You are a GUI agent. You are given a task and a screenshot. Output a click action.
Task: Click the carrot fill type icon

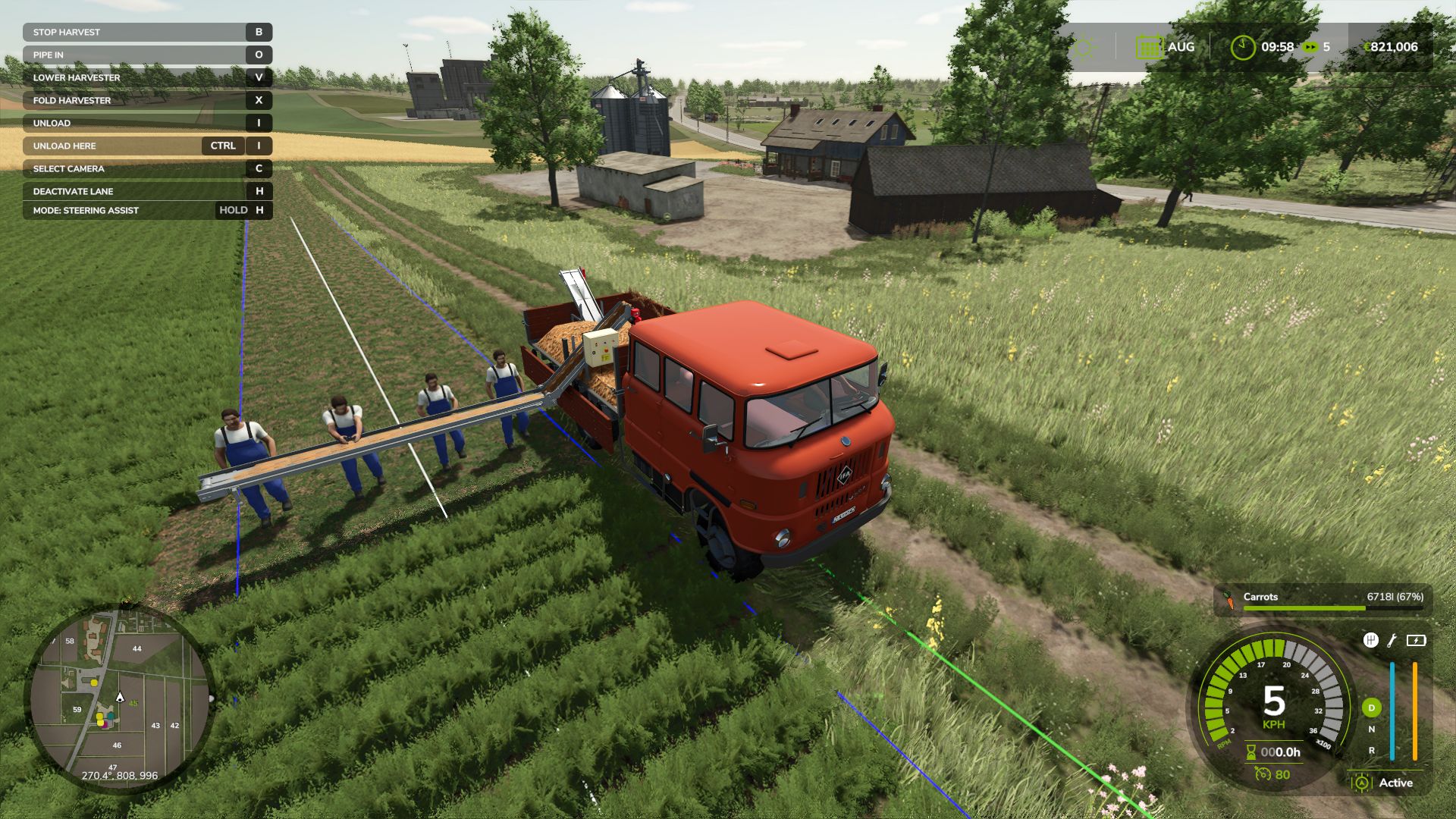click(x=1230, y=601)
